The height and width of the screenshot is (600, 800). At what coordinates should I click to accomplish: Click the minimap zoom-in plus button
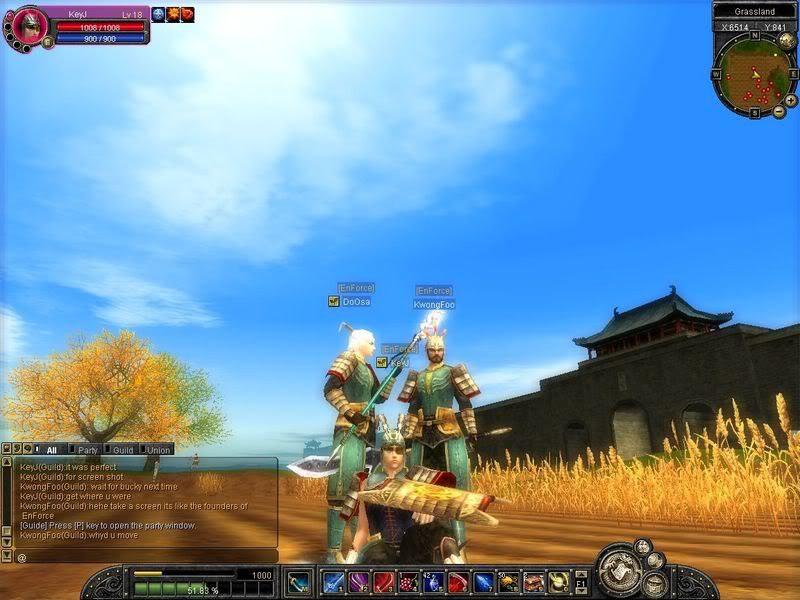click(x=792, y=101)
